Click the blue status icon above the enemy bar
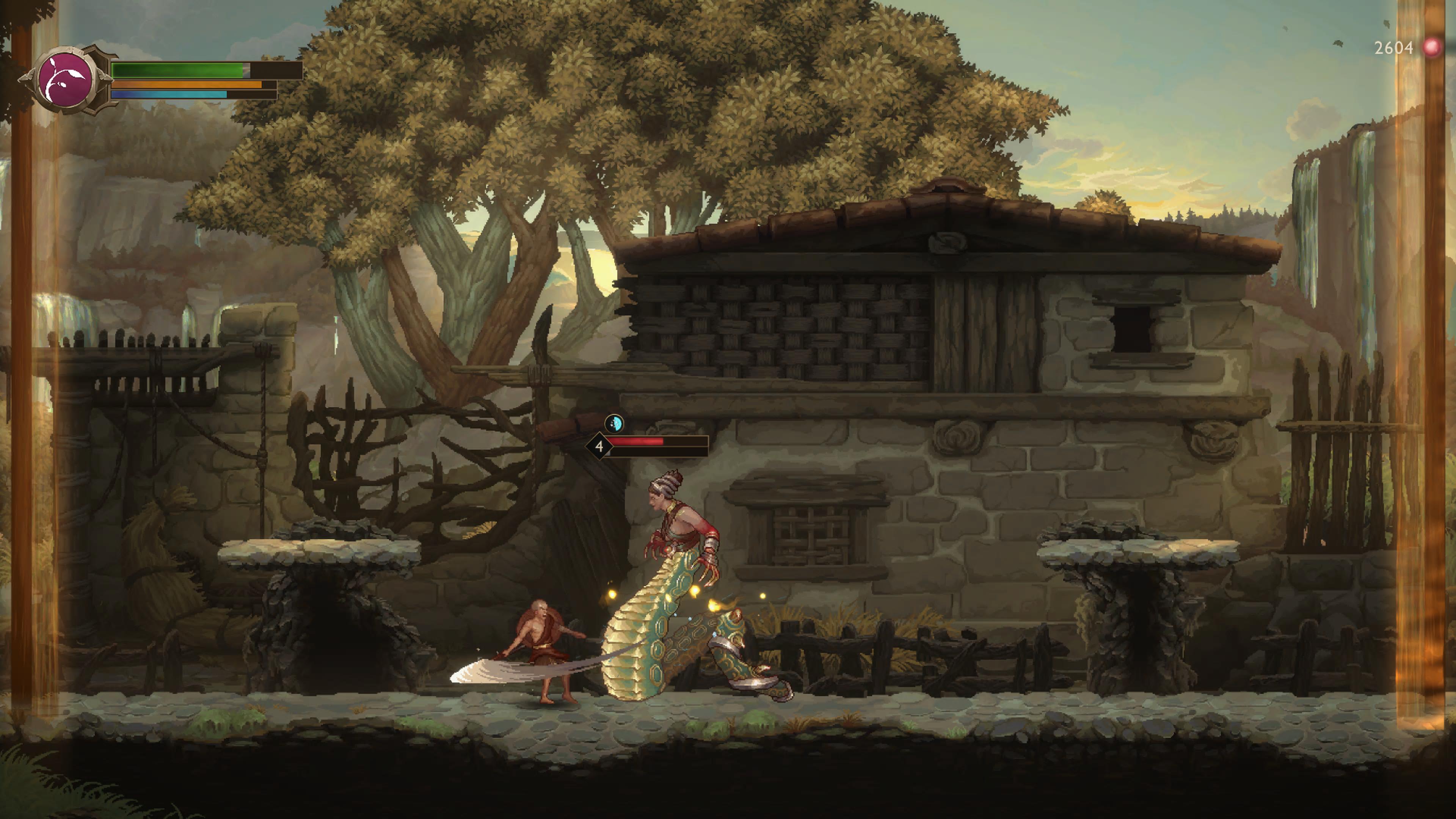The height and width of the screenshot is (819, 1456). point(614,423)
